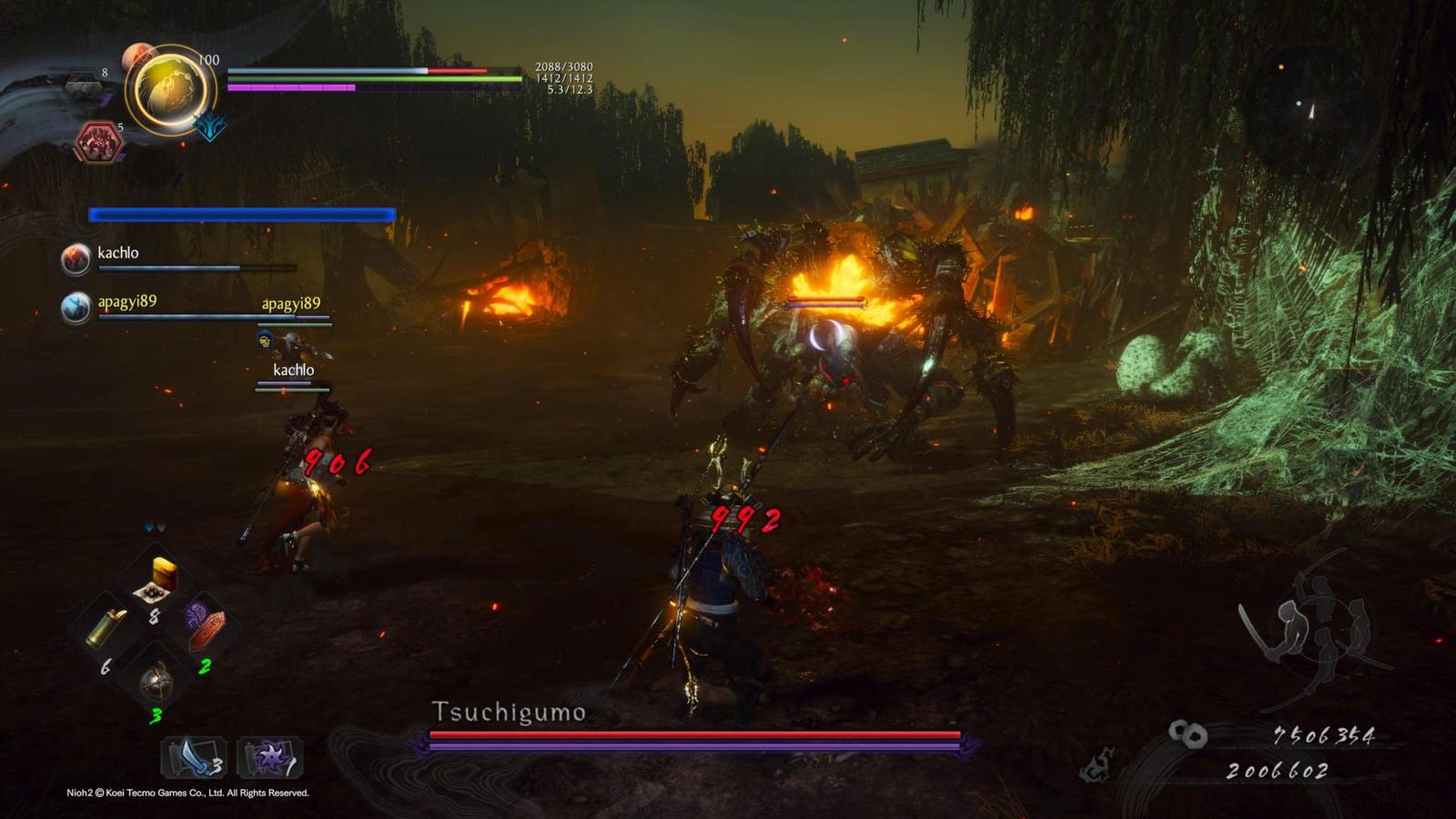This screenshot has width=1456, height=819.
Task: Select the blue sword scroll slot
Action: [x=194, y=756]
